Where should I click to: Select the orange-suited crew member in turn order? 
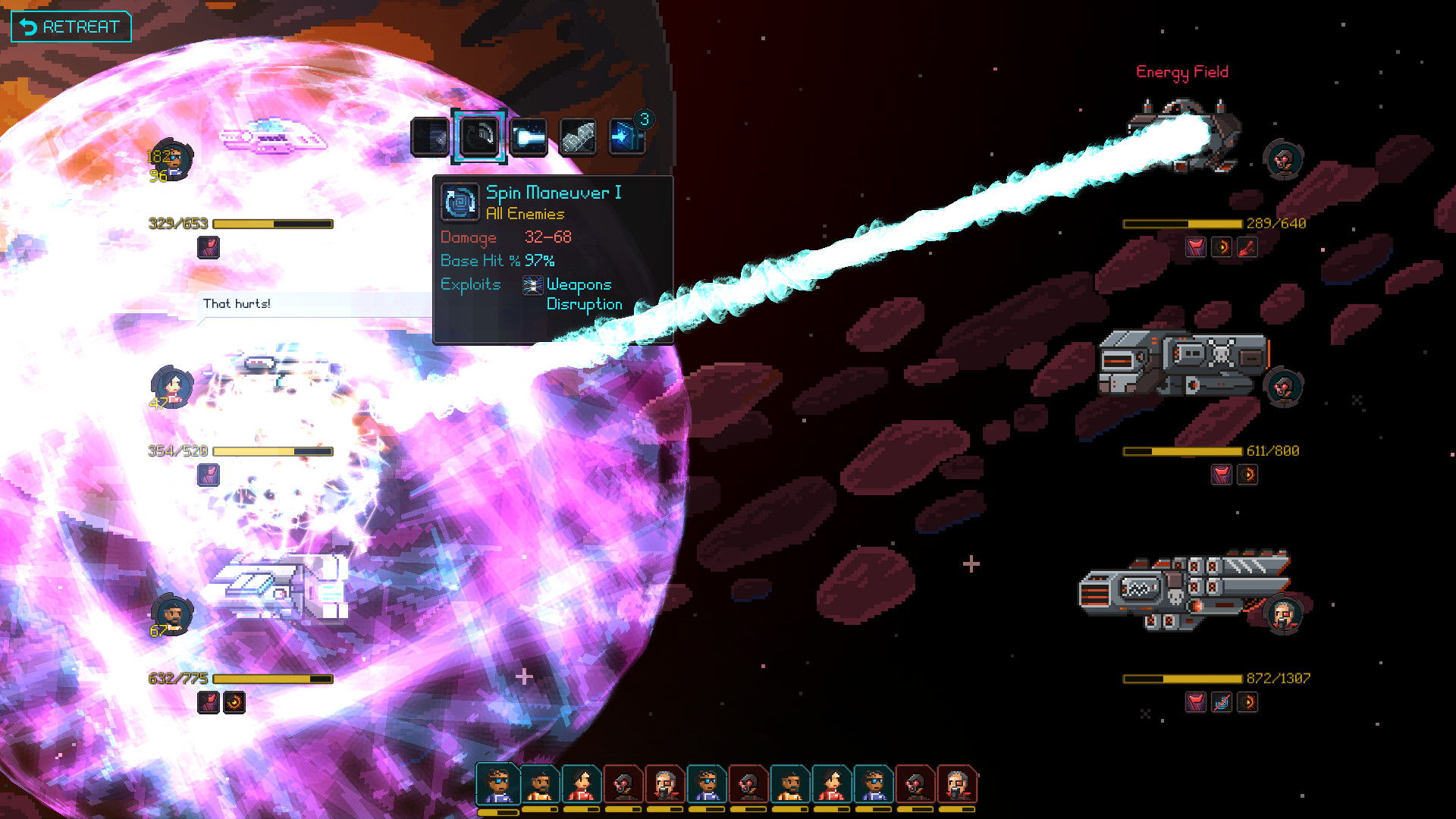(540, 785)
